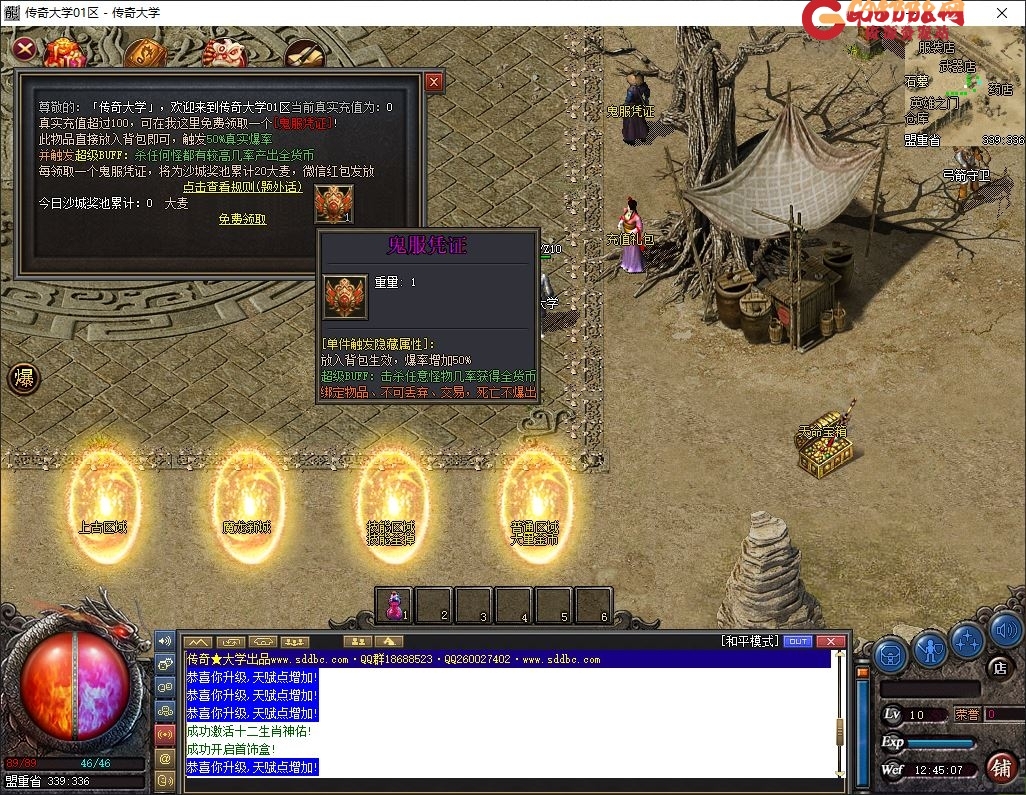Click the round 爆 button
The image size is (1026, 795).
click(24, 378)
